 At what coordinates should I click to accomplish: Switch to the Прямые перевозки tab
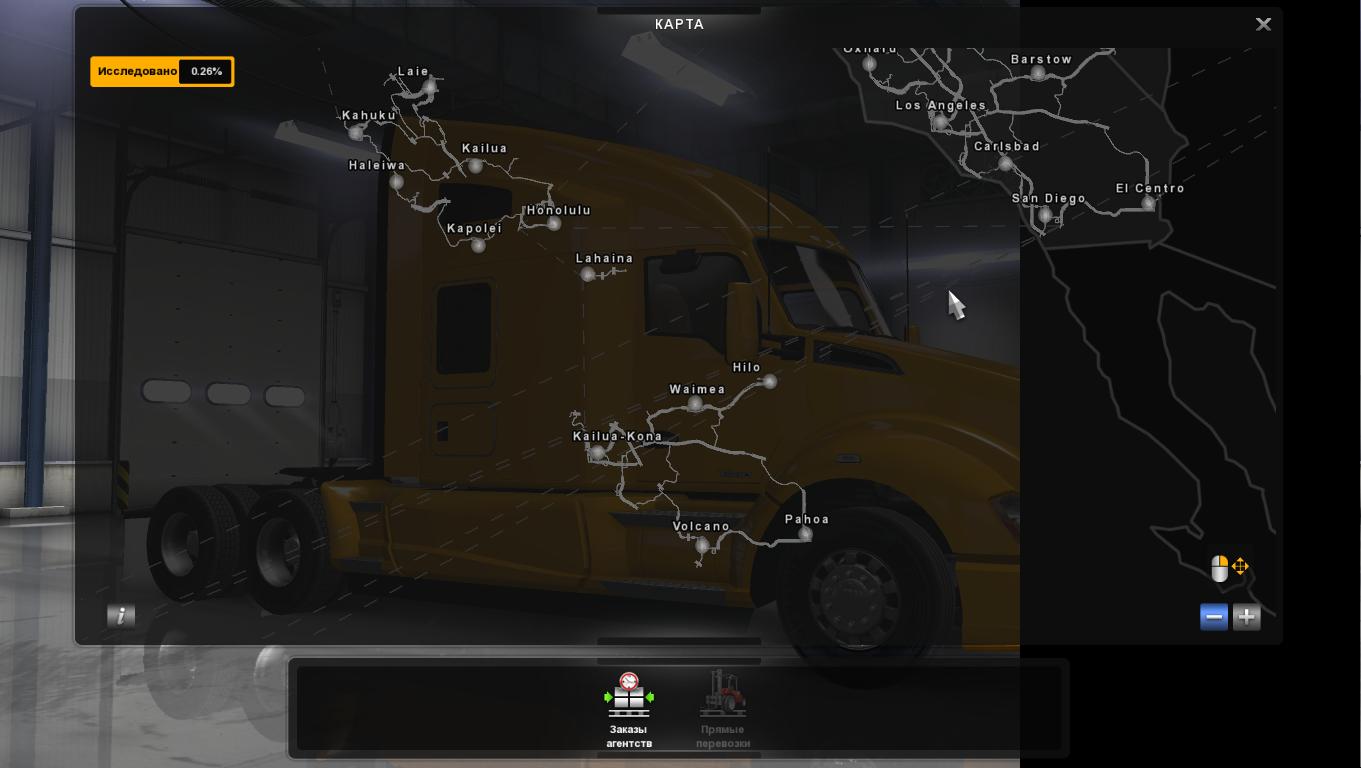[x=722, y=710]
